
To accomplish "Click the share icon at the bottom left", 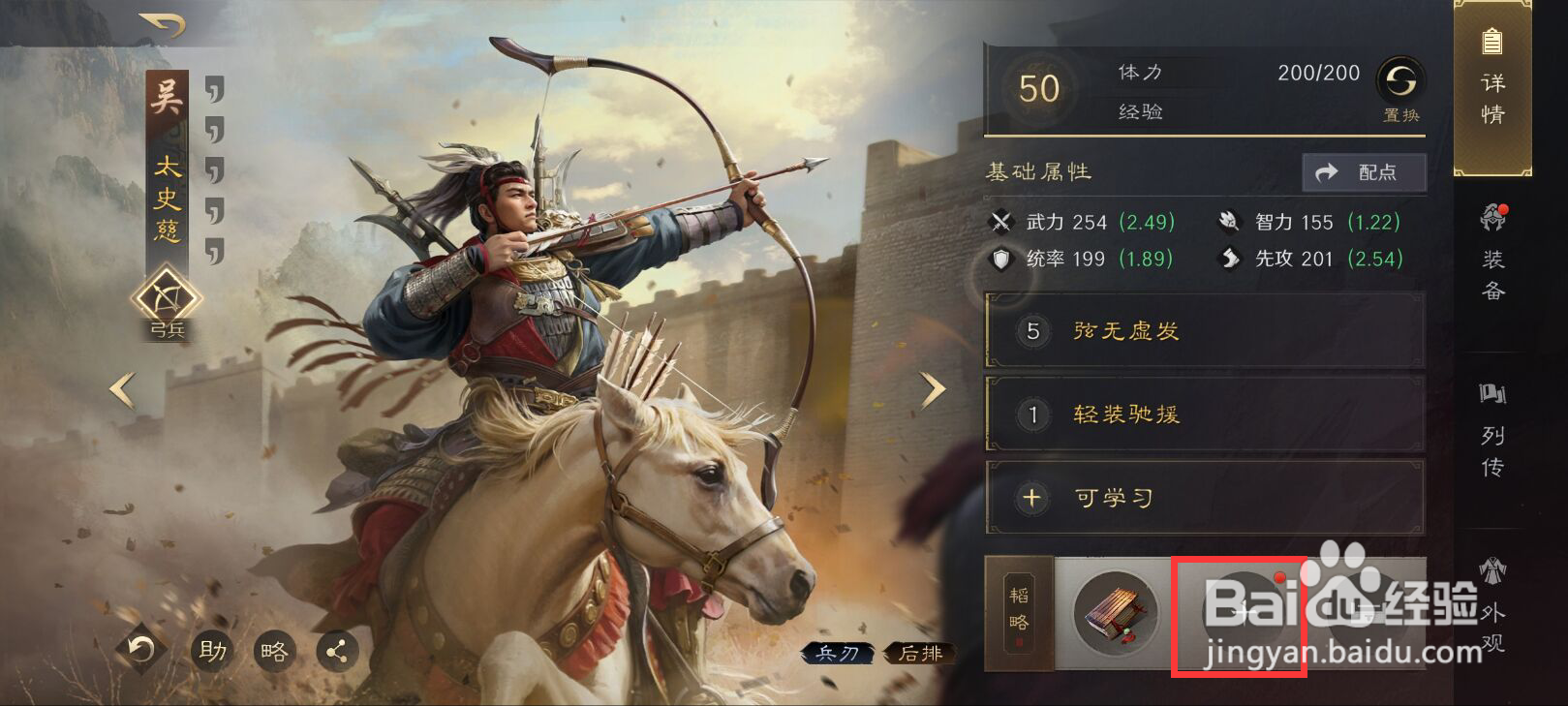I will (x=336, y=654).
